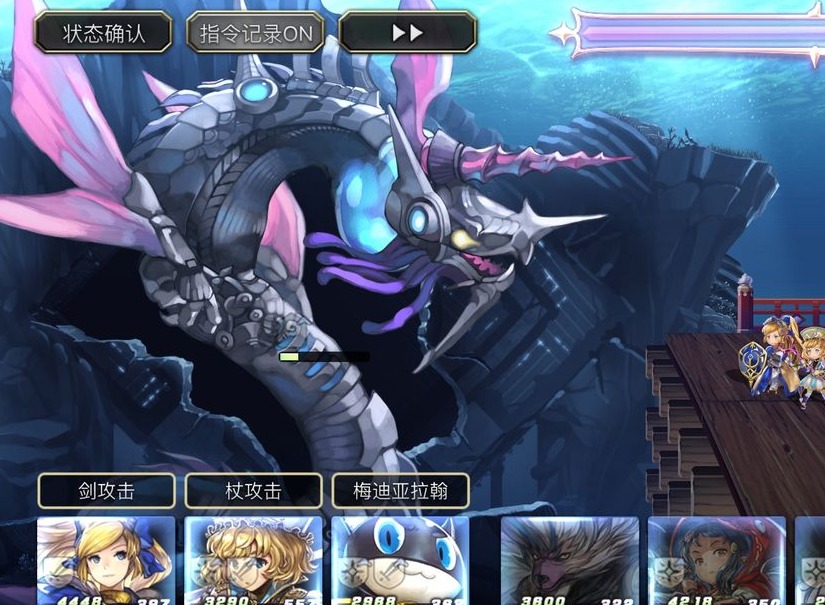Select the red-hooded dark-haired character portrait
The image size is (825, 605).
coord(716,560)
